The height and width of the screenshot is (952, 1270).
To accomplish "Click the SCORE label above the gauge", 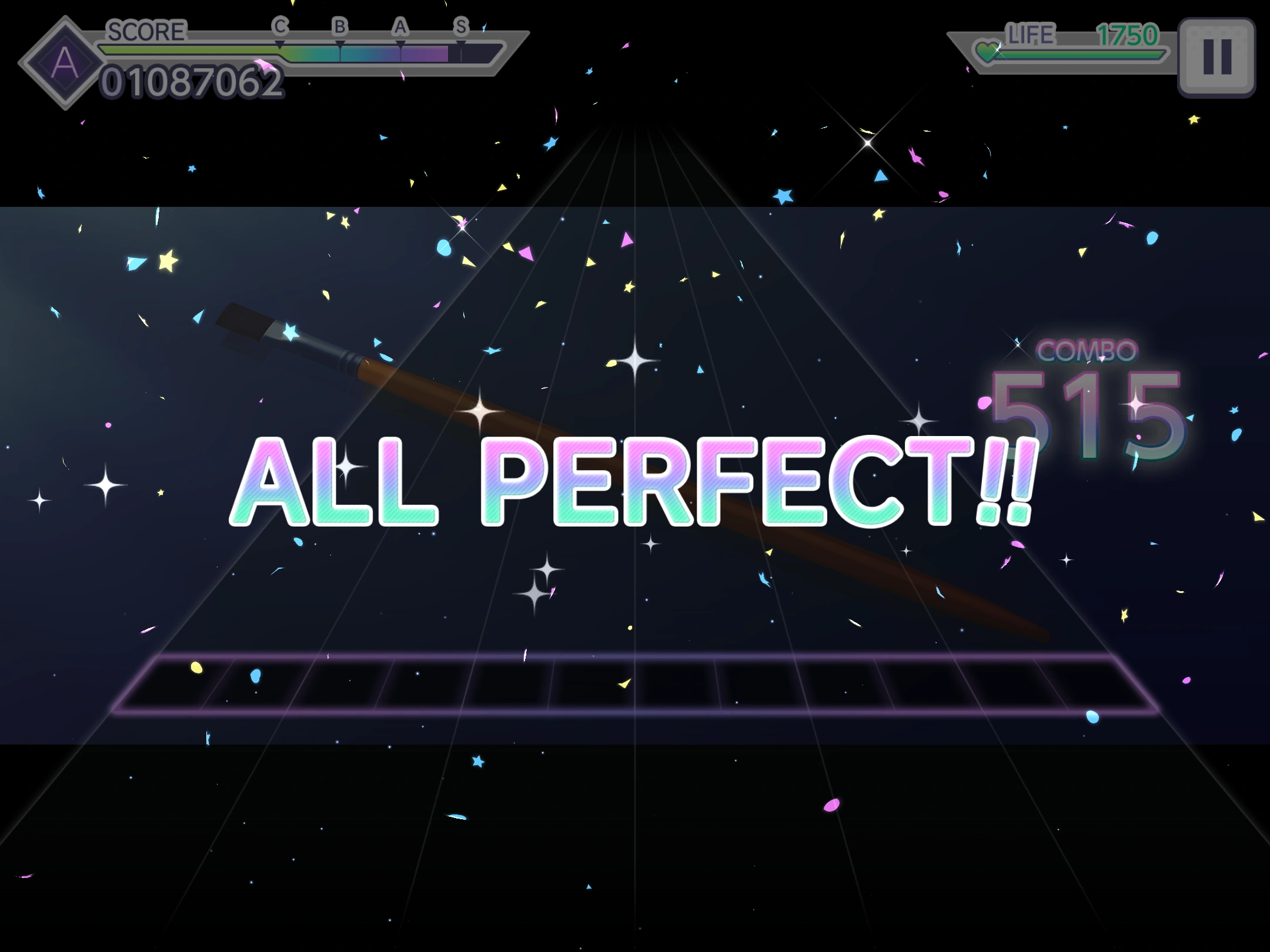I will coord(146,31).
